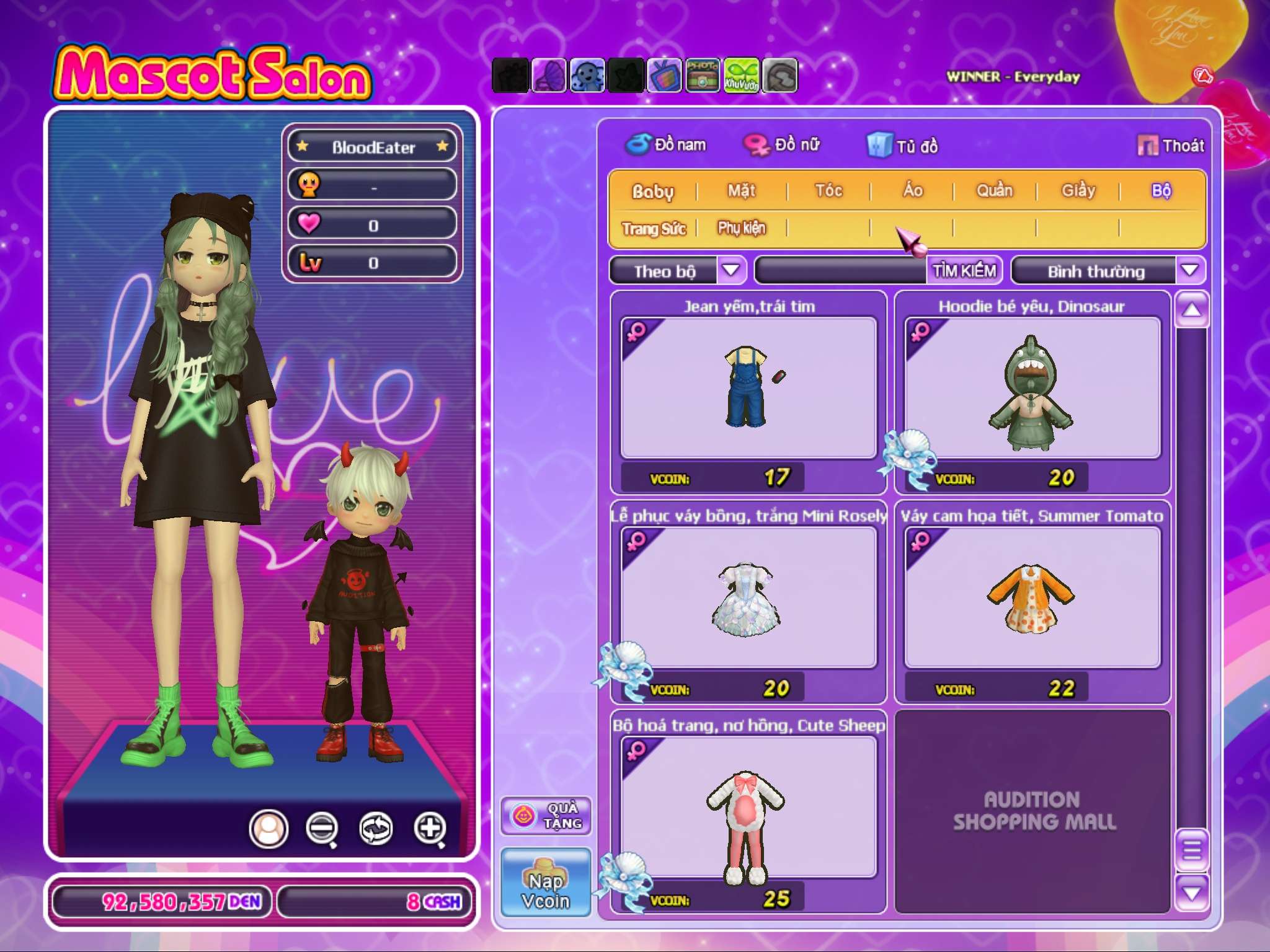This screenshot has height=952, width=1270.
Task: Select the Jean yếm trái tim outfit
Action: coord(748,388)
